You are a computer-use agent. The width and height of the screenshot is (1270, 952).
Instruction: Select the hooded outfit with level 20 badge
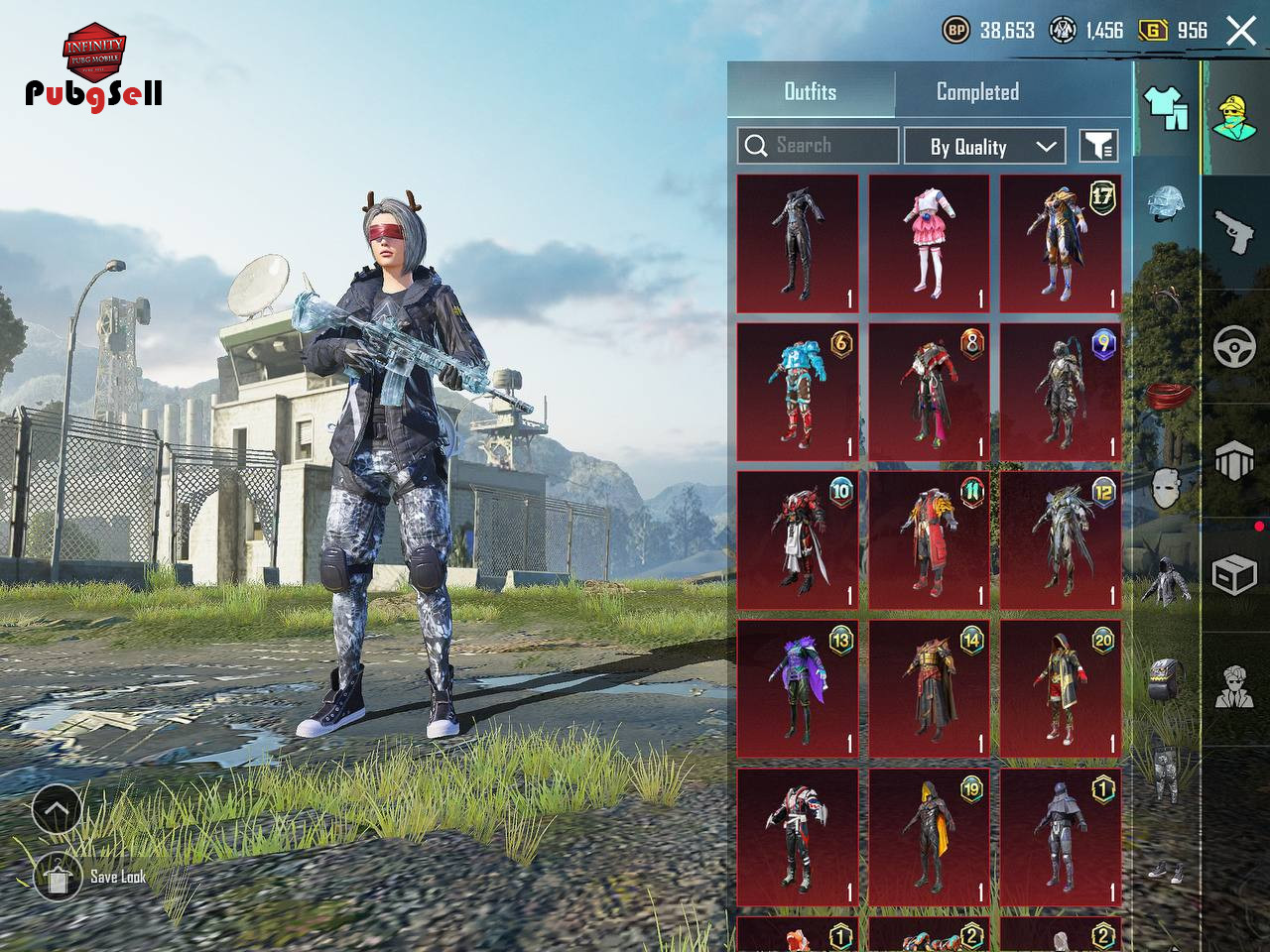[x=1060, y=688]
